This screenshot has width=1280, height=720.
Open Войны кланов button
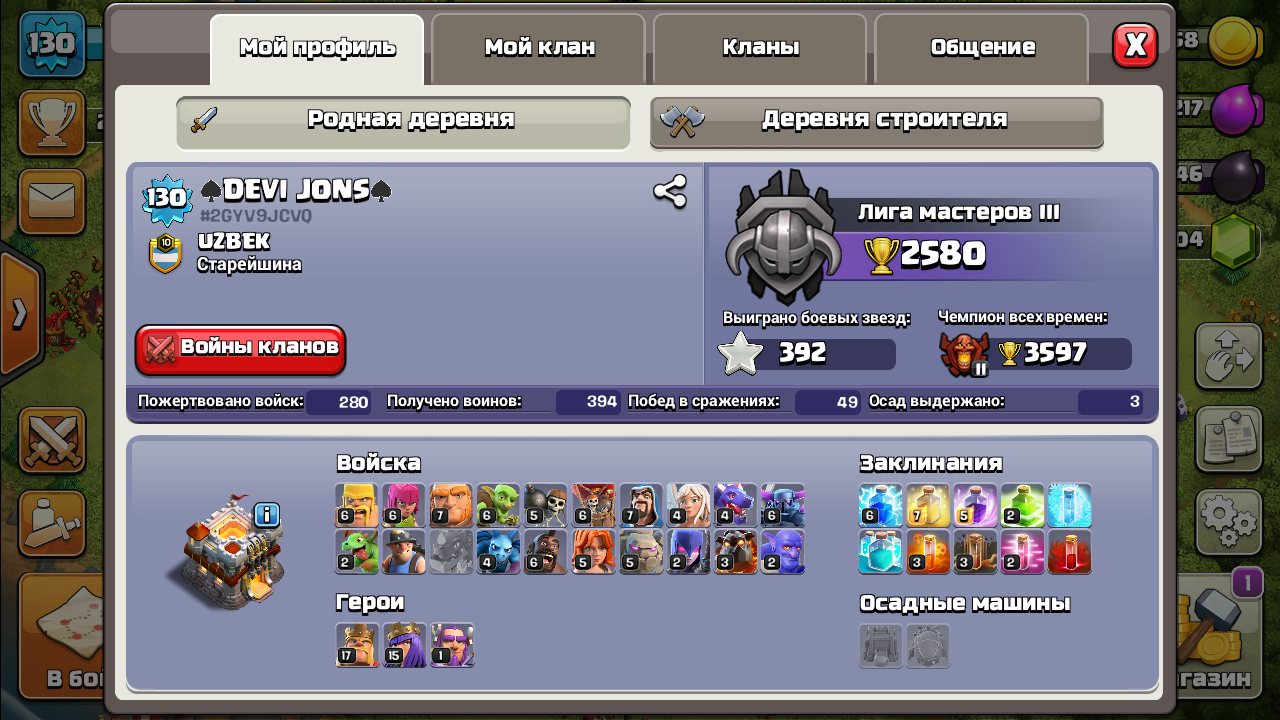click(x=241, y=348)
